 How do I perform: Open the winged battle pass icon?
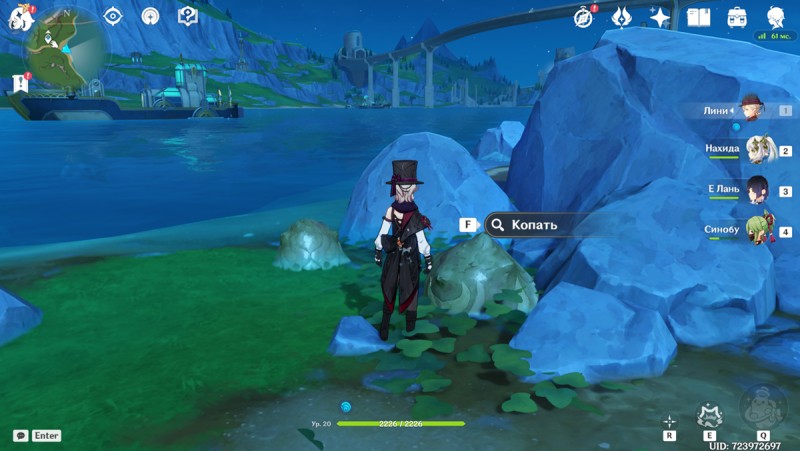(621, 17)
